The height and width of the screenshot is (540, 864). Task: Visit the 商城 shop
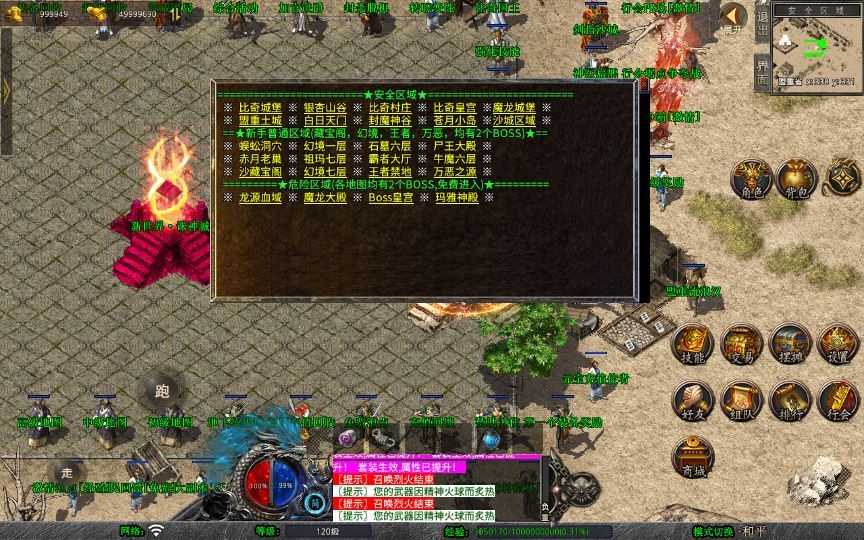click(x=693, y=457)
